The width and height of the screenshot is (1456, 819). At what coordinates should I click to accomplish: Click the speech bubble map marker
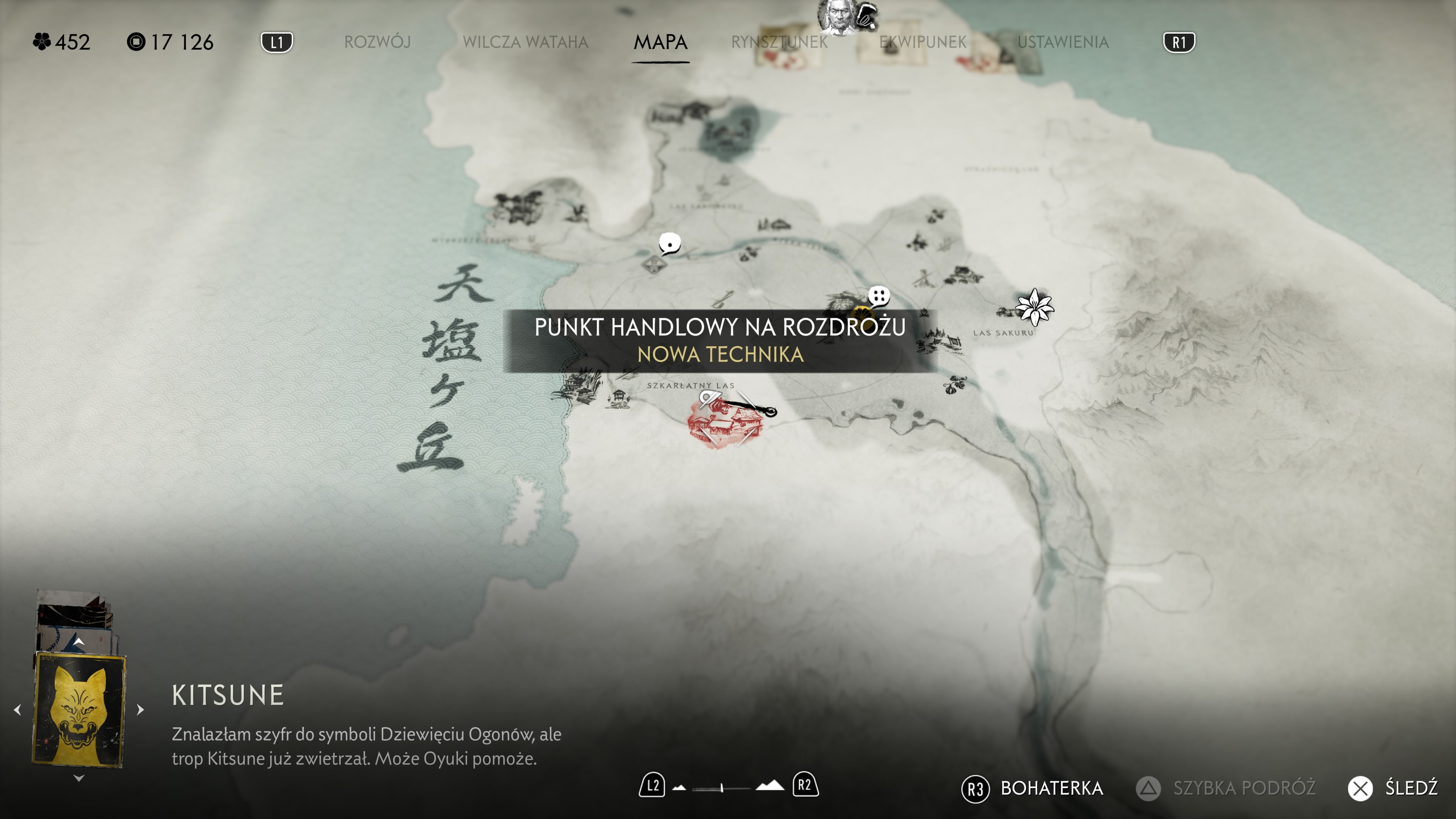click(x=670, y=244)
